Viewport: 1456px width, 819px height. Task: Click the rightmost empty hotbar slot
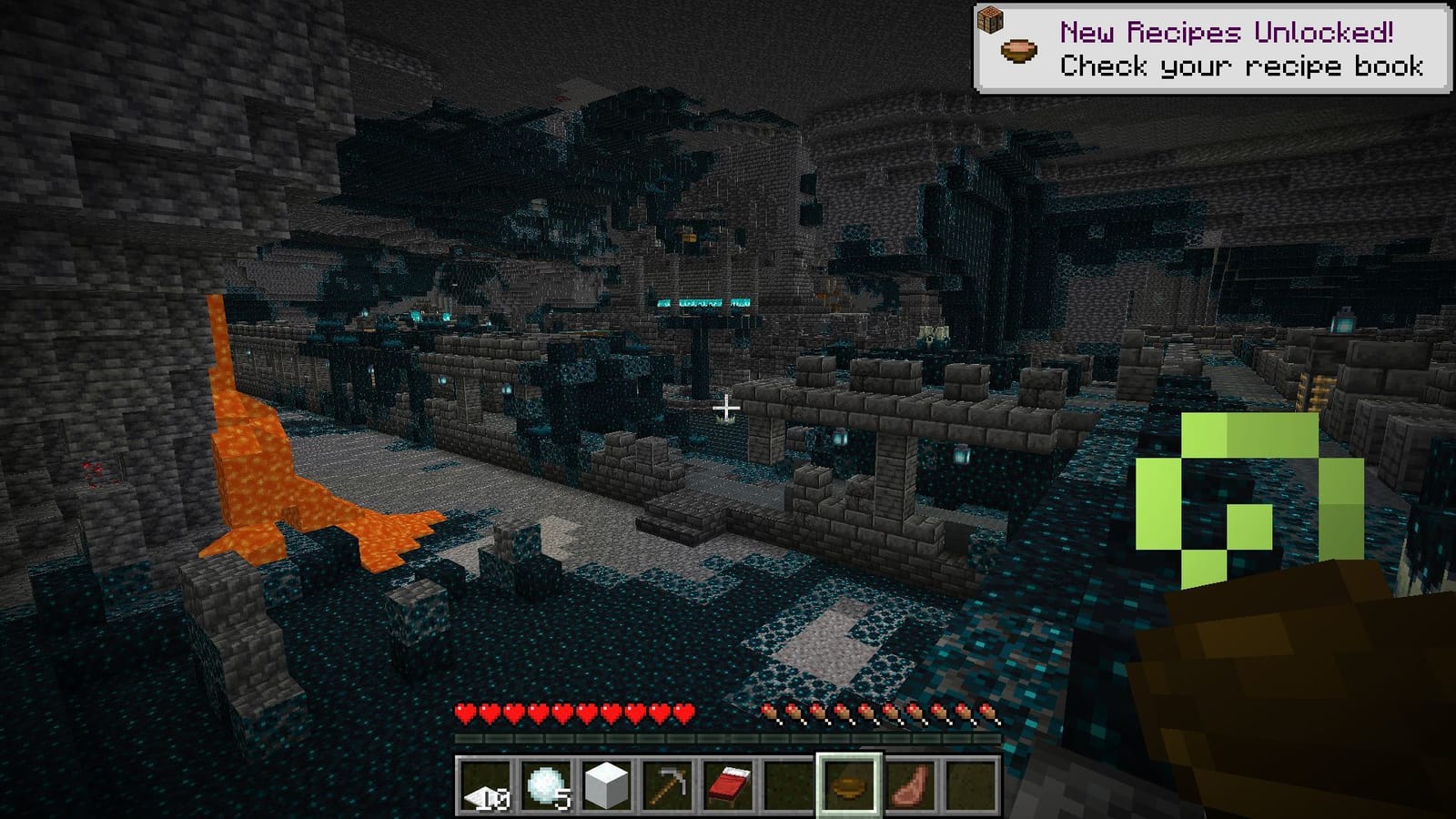click(x=970, y=787)
